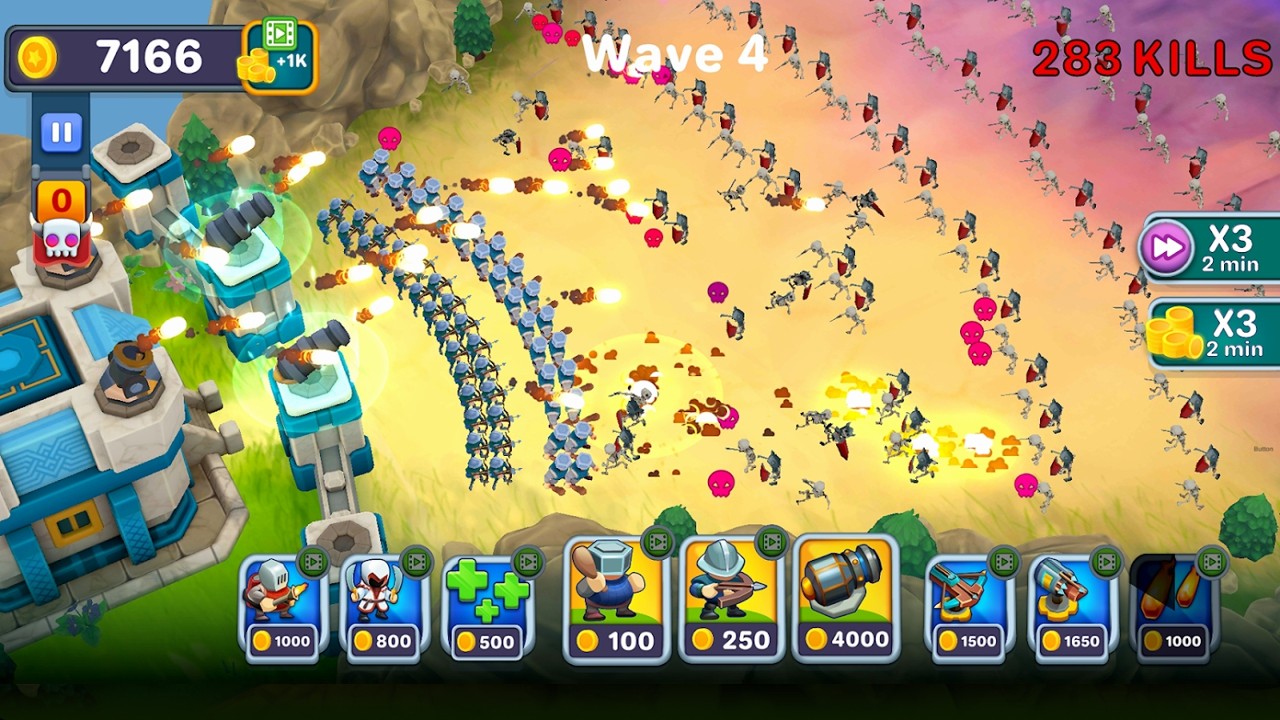
Task: Select the 1650-coin gear turret card
Action: pyautogui.click(x=1067, y=607)
